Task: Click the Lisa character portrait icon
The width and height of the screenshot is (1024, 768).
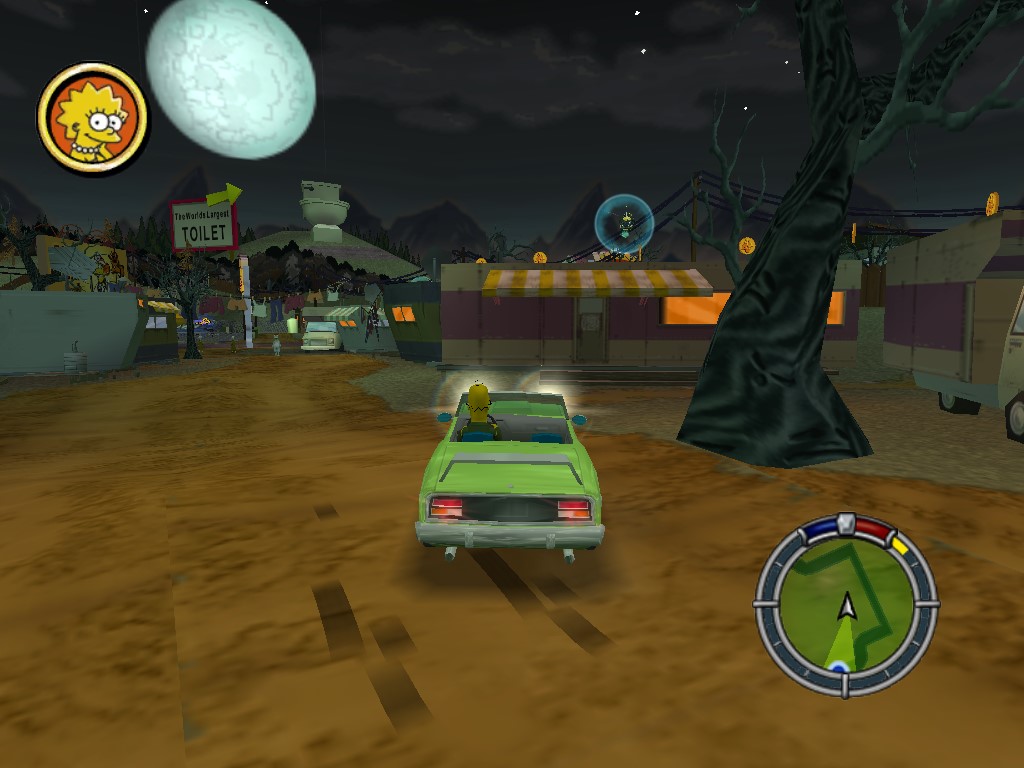Action: tap(92, 118)
